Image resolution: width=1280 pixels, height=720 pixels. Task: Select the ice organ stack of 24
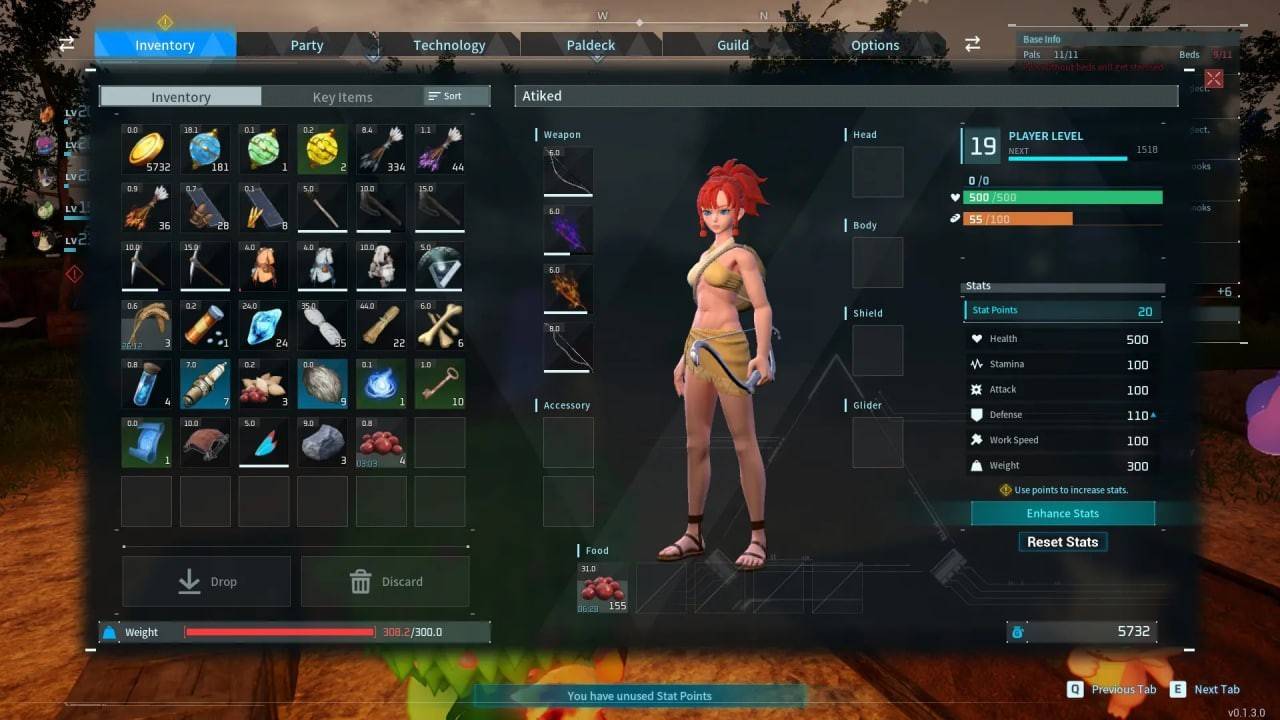pos(263,325)
